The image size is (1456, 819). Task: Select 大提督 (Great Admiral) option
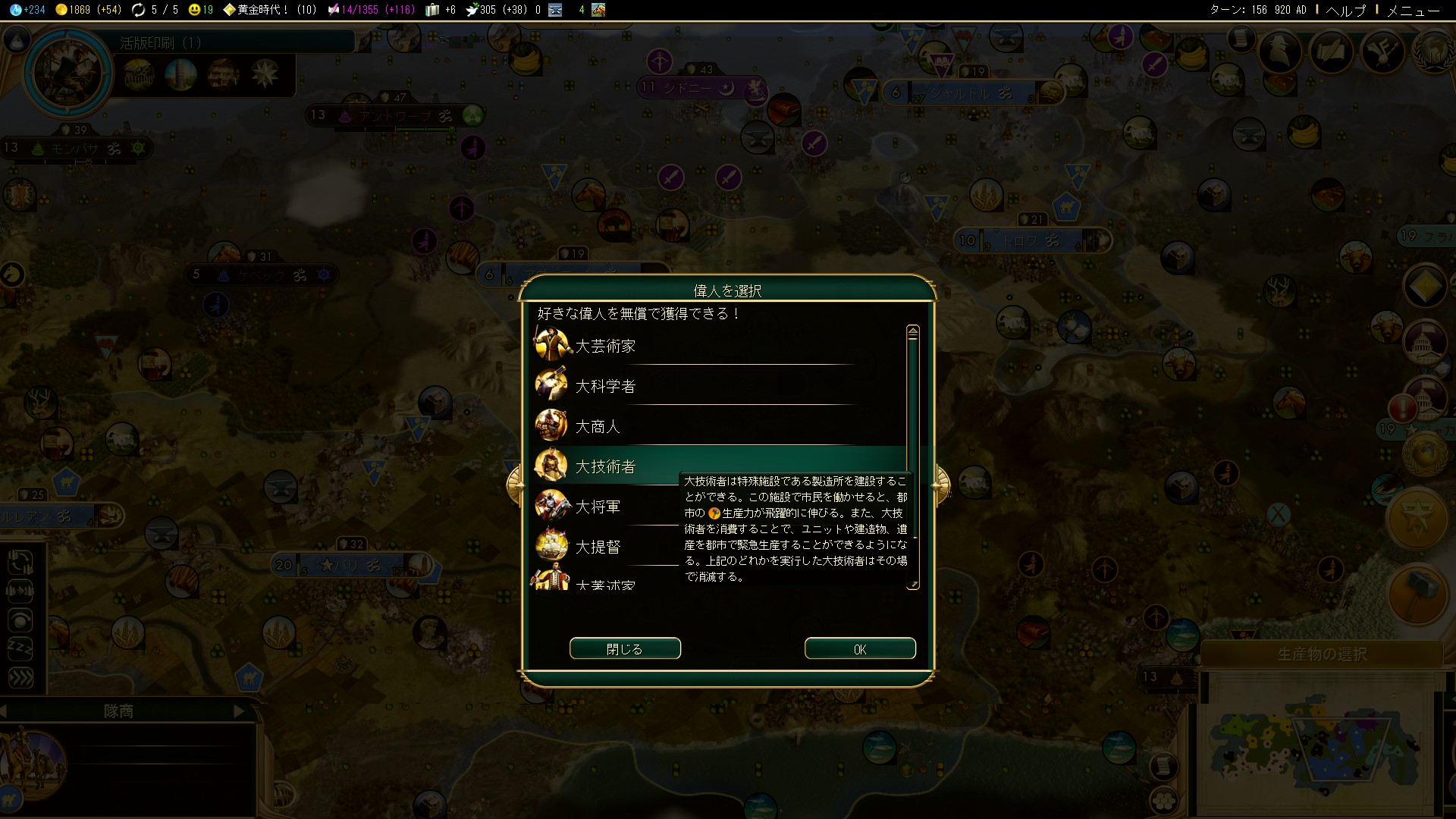(598, 547)
